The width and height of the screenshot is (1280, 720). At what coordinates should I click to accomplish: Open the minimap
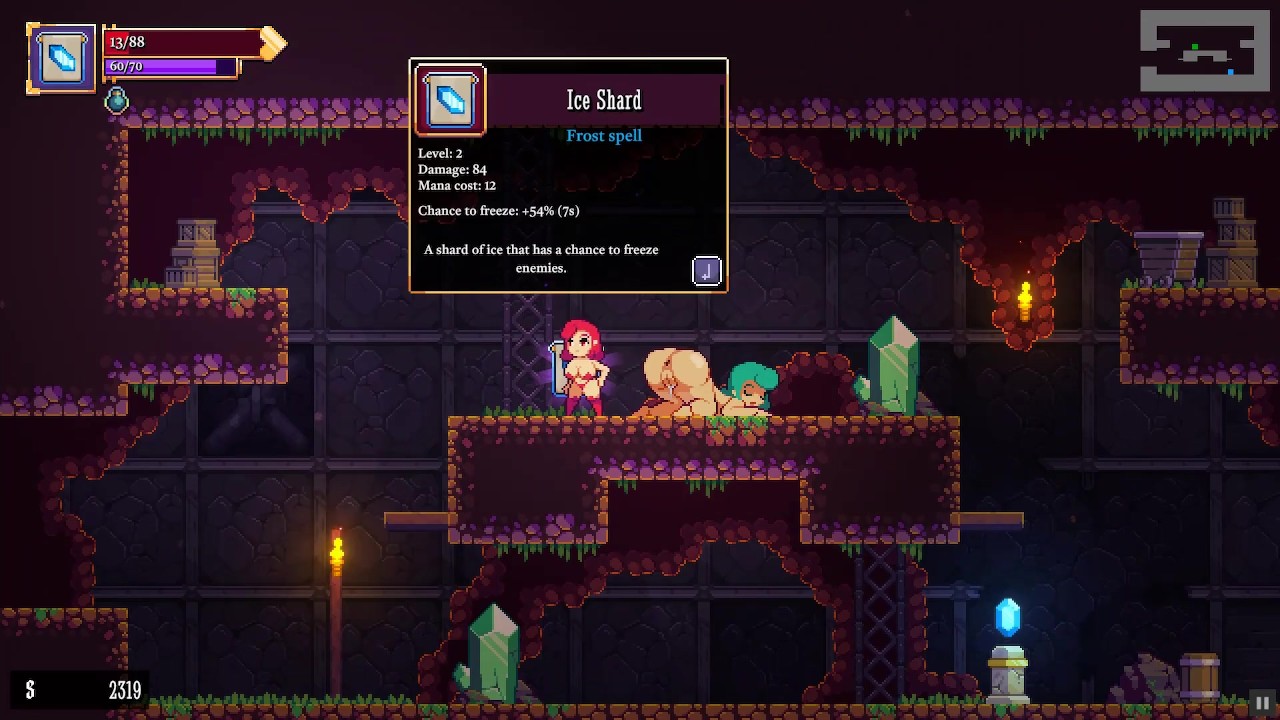1204,52
